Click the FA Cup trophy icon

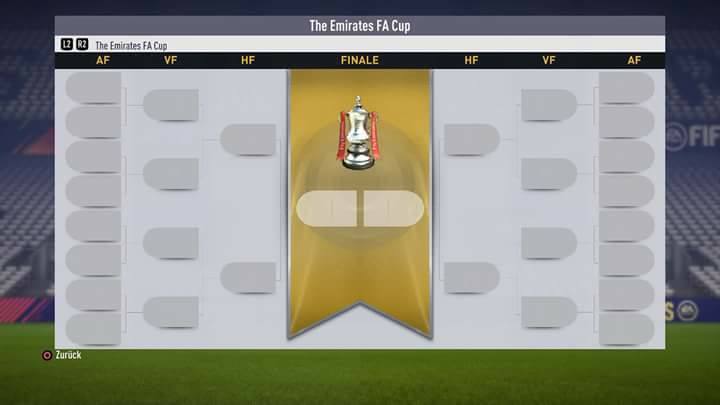coord(359,133)
